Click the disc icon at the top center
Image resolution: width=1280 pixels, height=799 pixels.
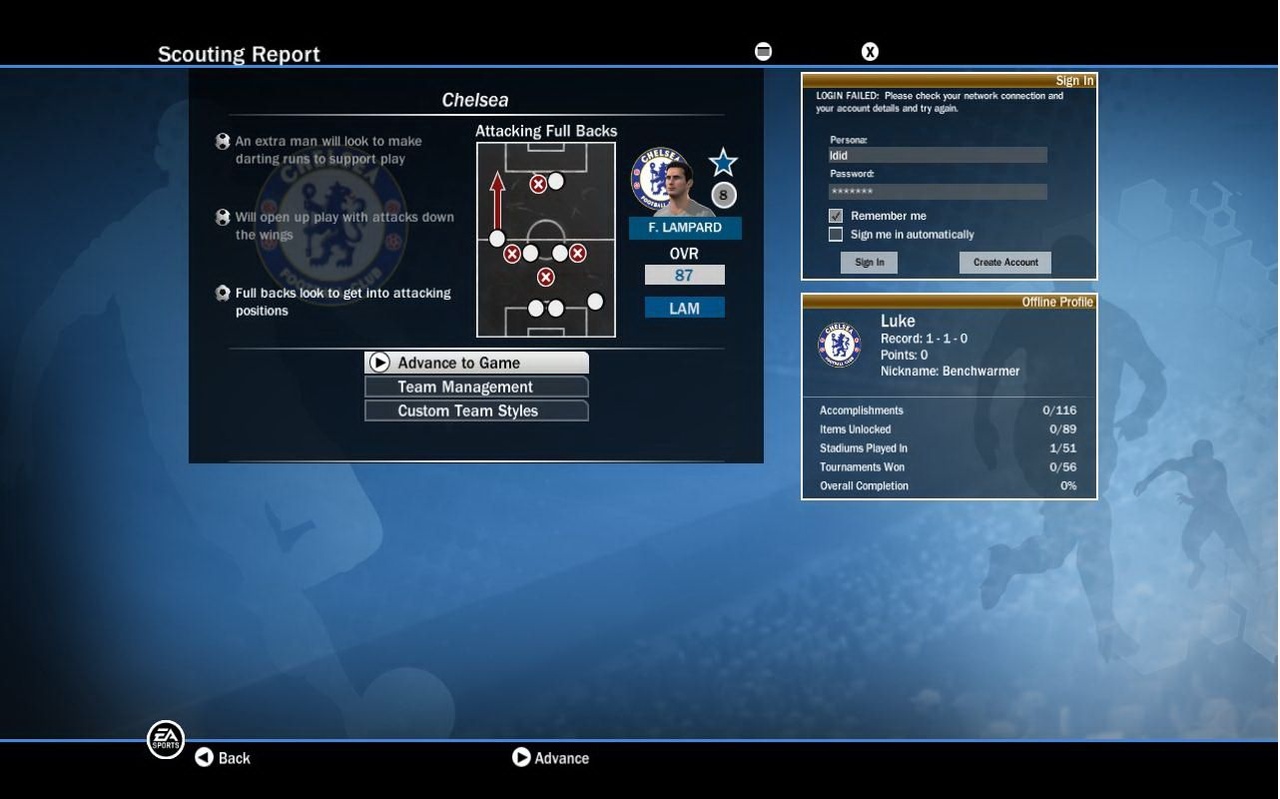point(763,50)
